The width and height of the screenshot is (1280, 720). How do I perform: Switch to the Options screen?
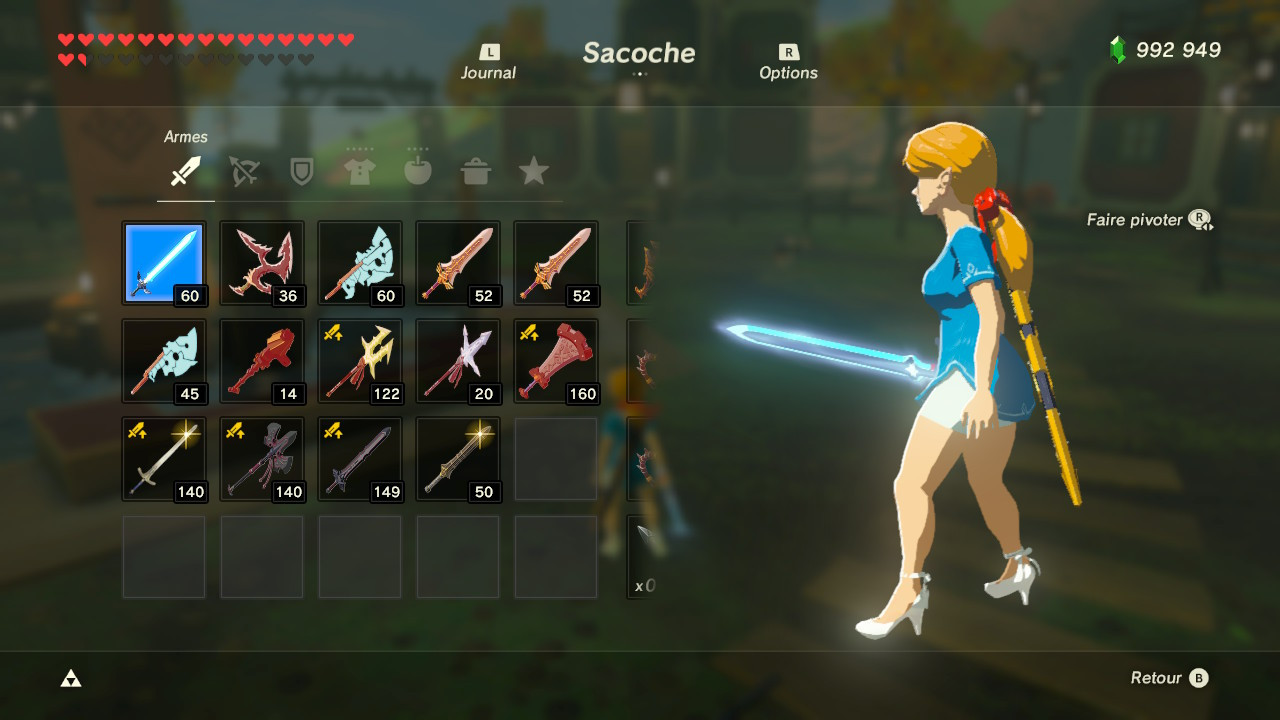[789, 60]
